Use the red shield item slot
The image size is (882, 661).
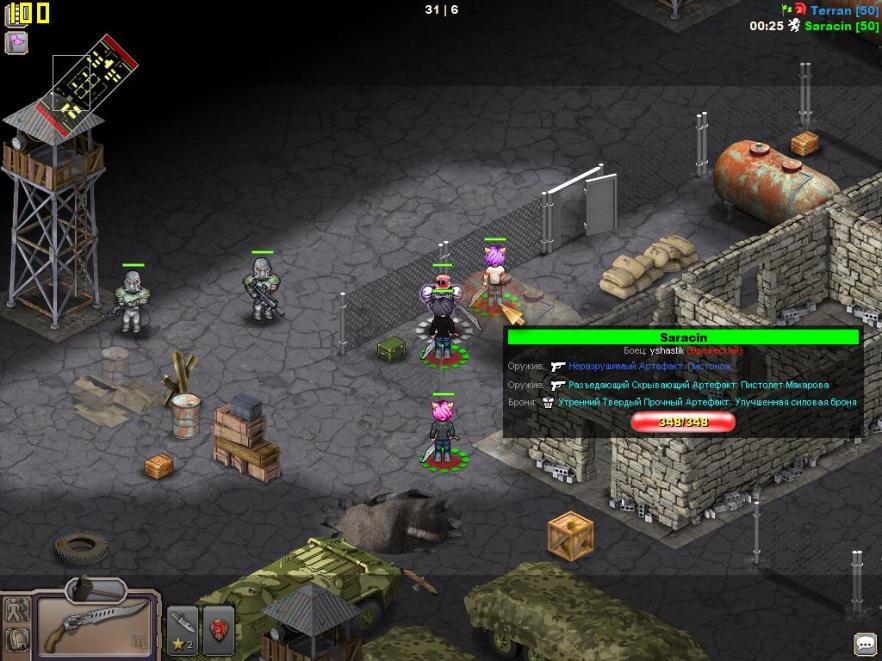[x=218, y=630]
